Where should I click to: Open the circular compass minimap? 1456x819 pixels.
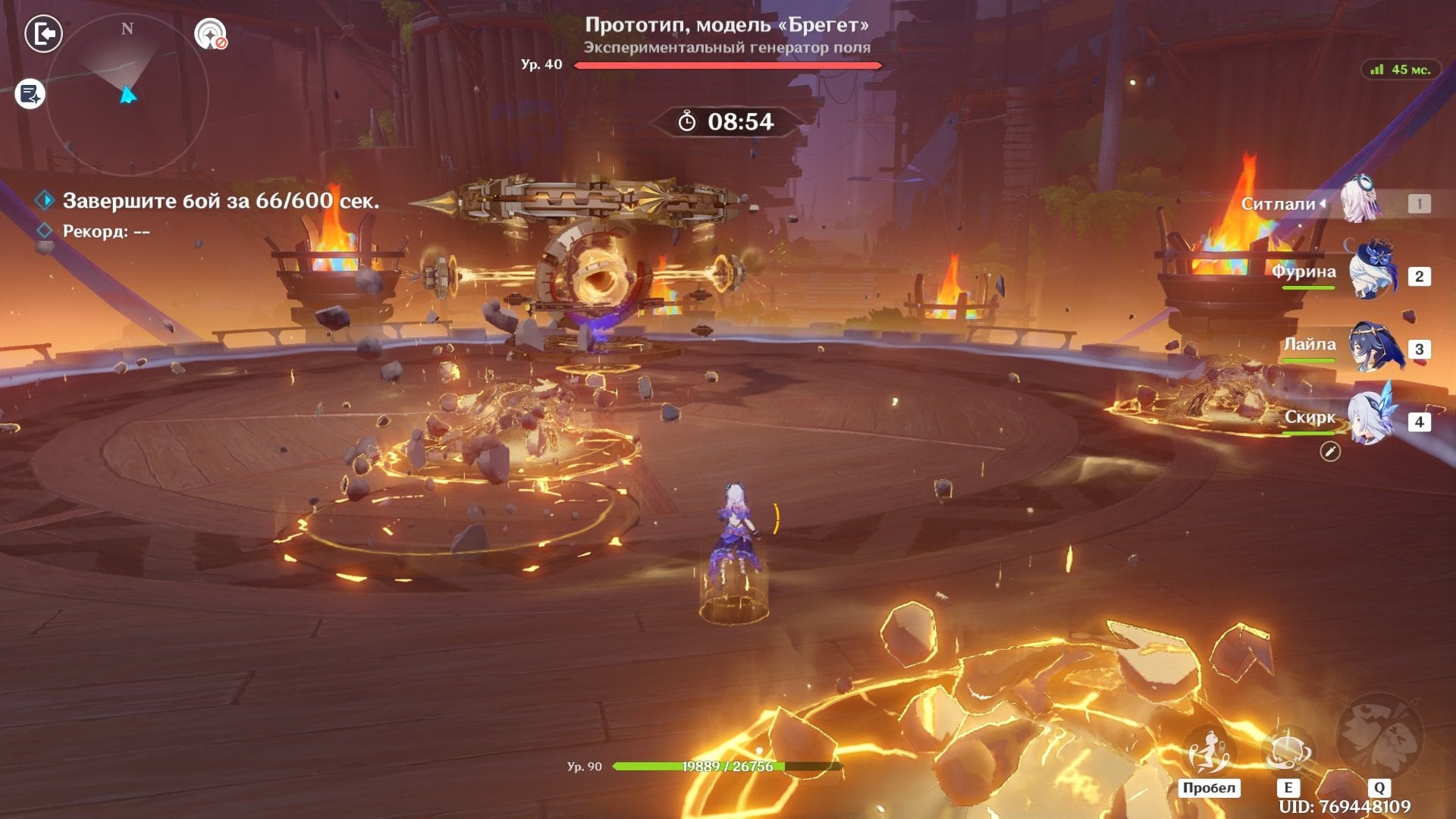[127, 96]
